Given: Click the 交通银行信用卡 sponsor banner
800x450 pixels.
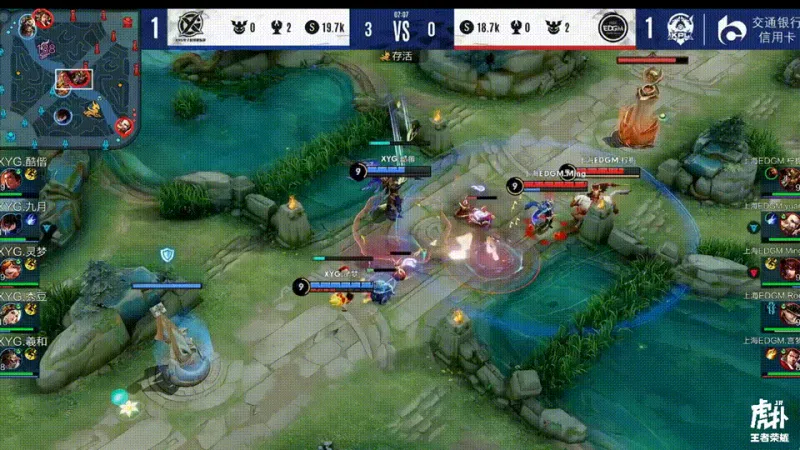Looking at the screenshot, I should pyautogui.click(x=760, y=28).
